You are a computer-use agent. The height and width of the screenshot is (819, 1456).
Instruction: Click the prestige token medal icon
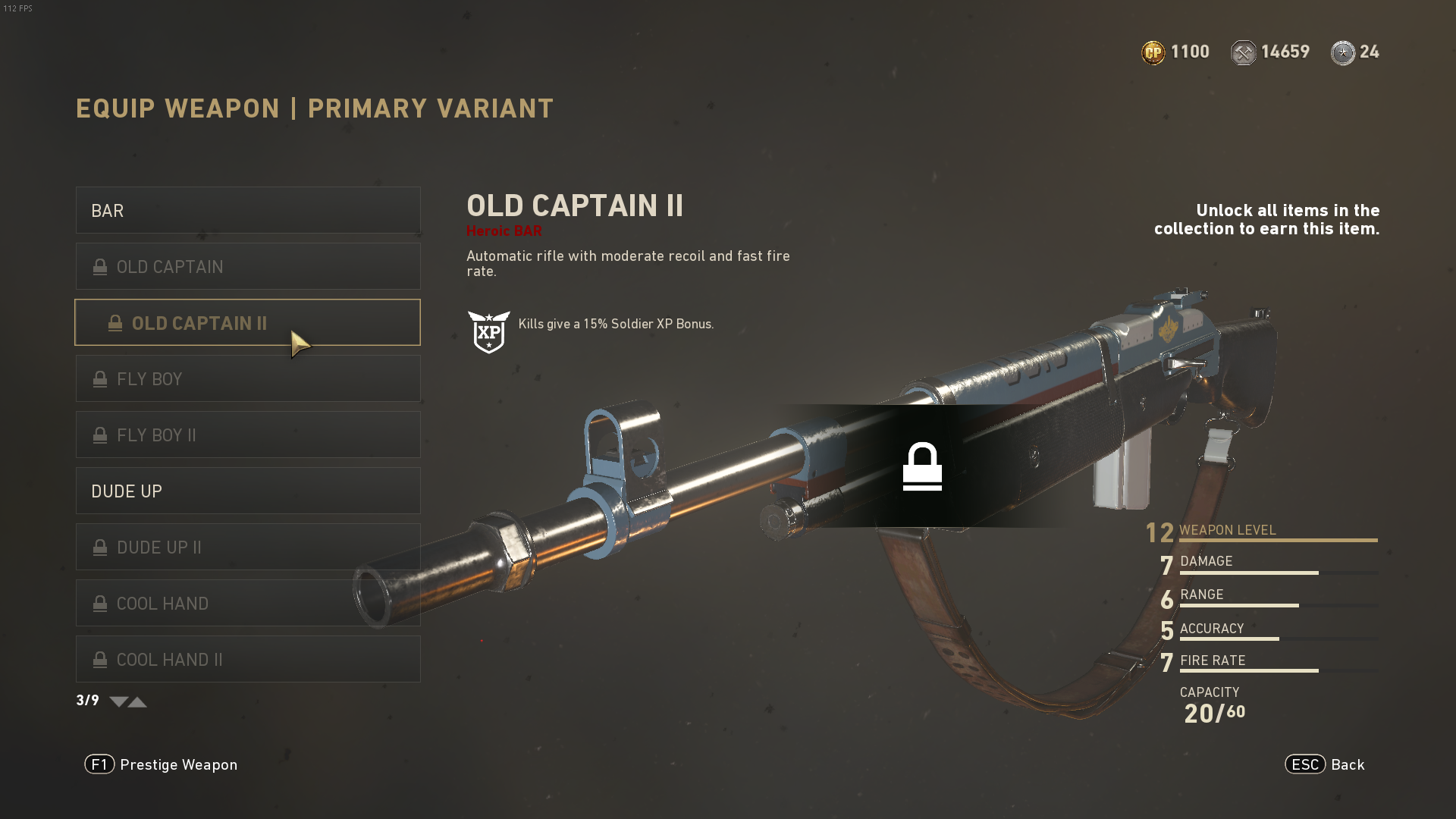click(1343, 52)
